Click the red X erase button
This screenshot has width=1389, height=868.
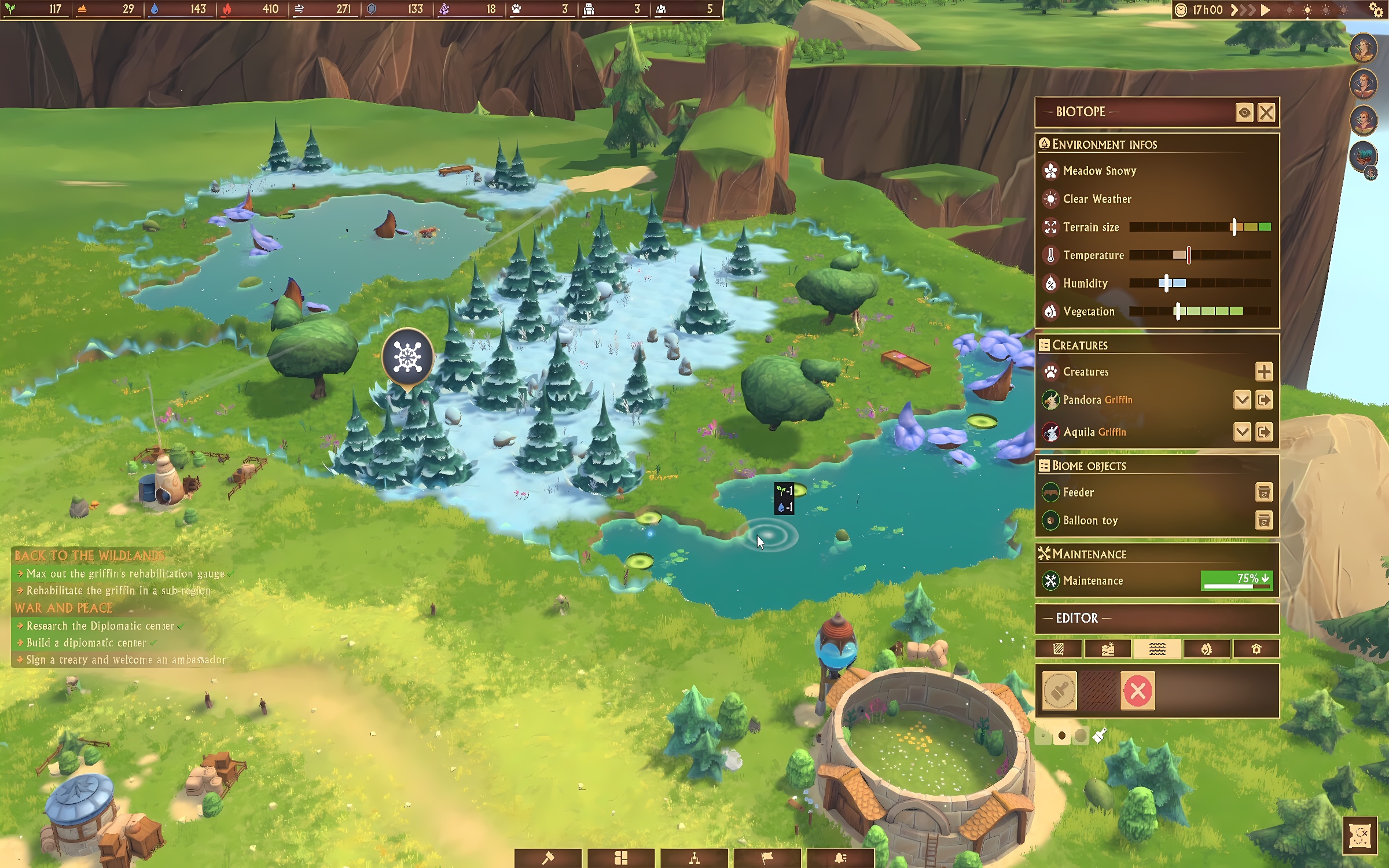1137,690
